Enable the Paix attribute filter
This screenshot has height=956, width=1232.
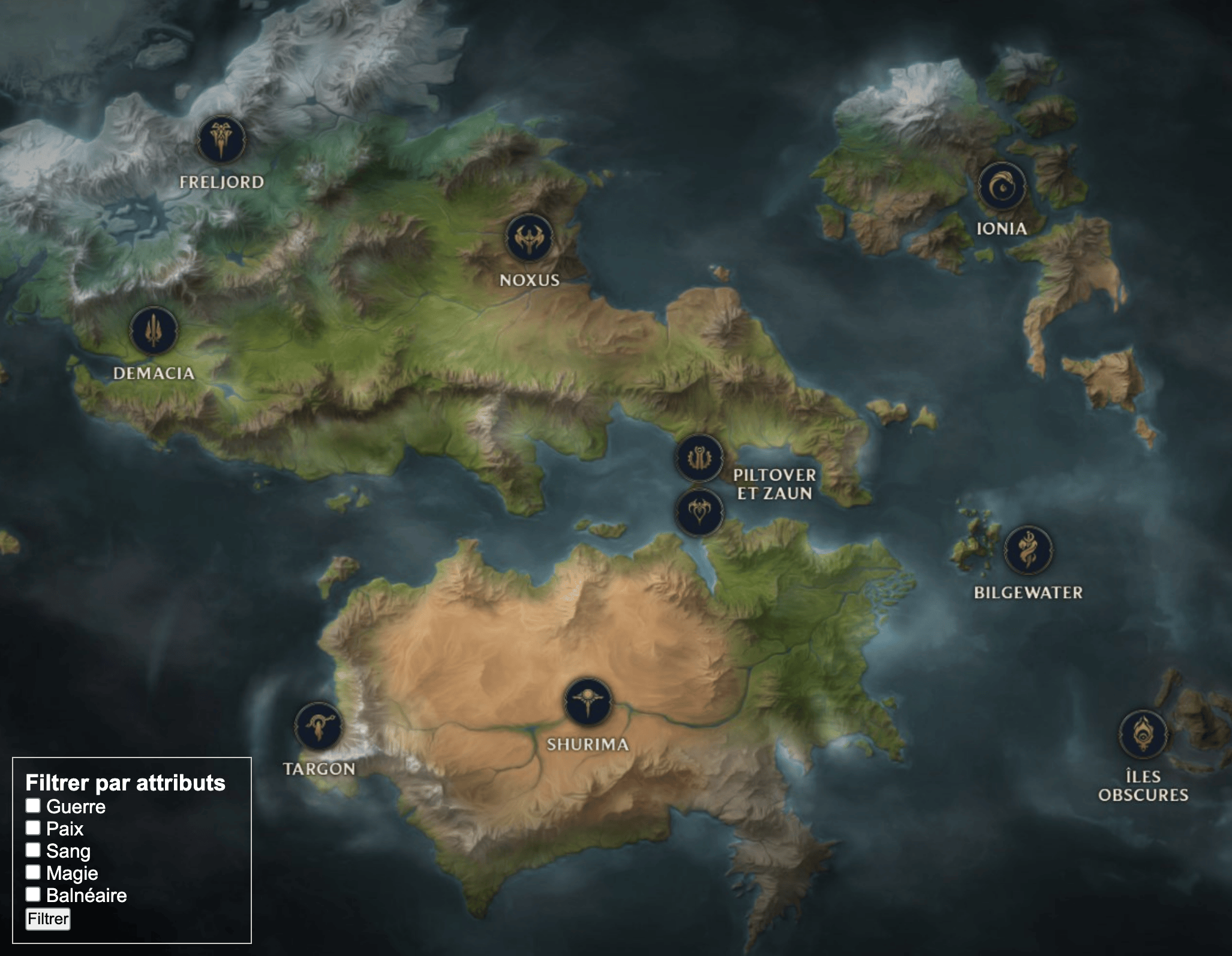click(33, 828)
